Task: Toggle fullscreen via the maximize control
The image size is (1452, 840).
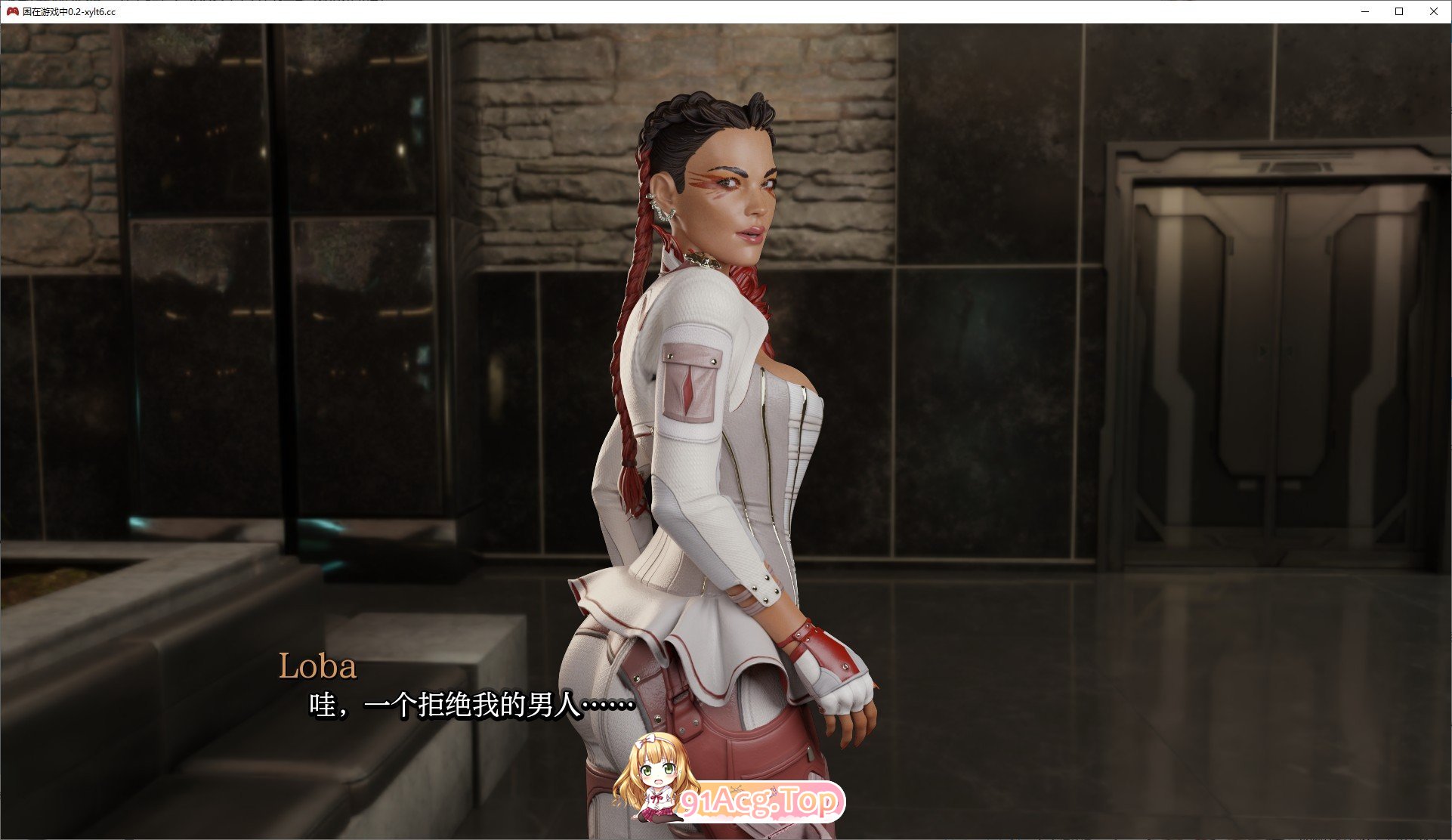Action: click(1398, 11)
